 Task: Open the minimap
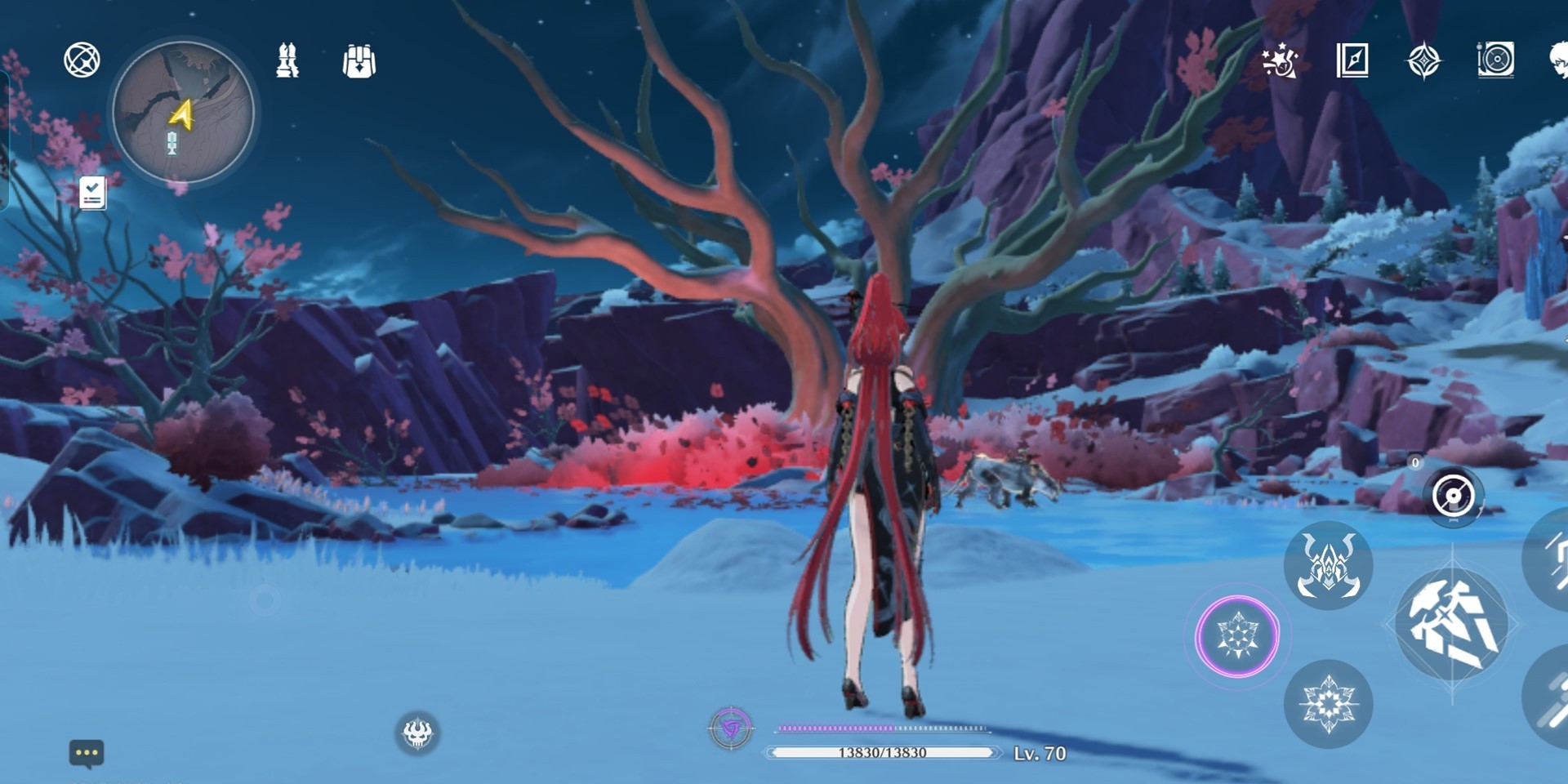[183, 113]
